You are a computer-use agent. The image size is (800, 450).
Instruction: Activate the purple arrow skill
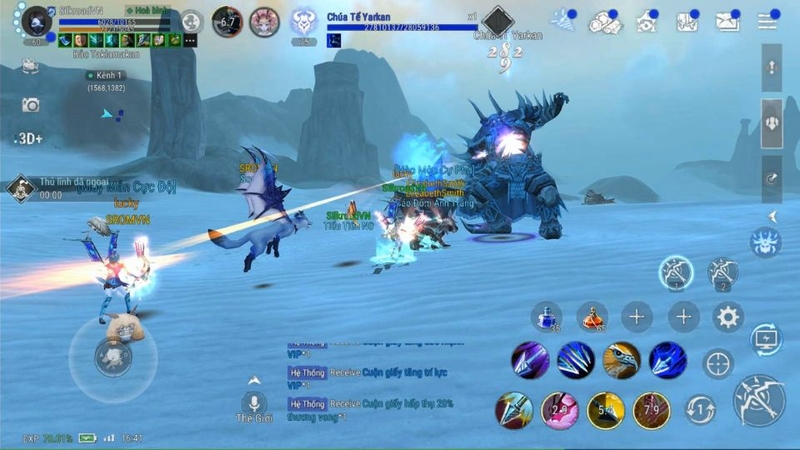coord(529,360)
